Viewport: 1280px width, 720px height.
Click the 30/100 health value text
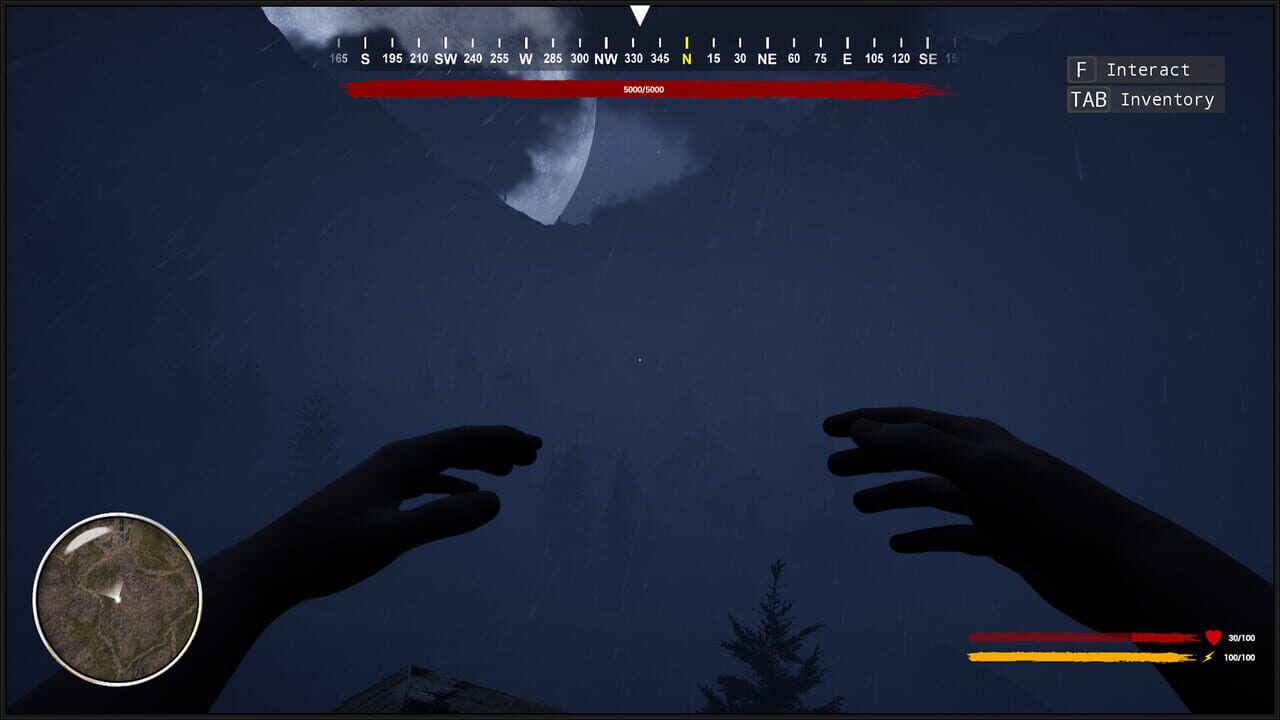point(1241,638)
